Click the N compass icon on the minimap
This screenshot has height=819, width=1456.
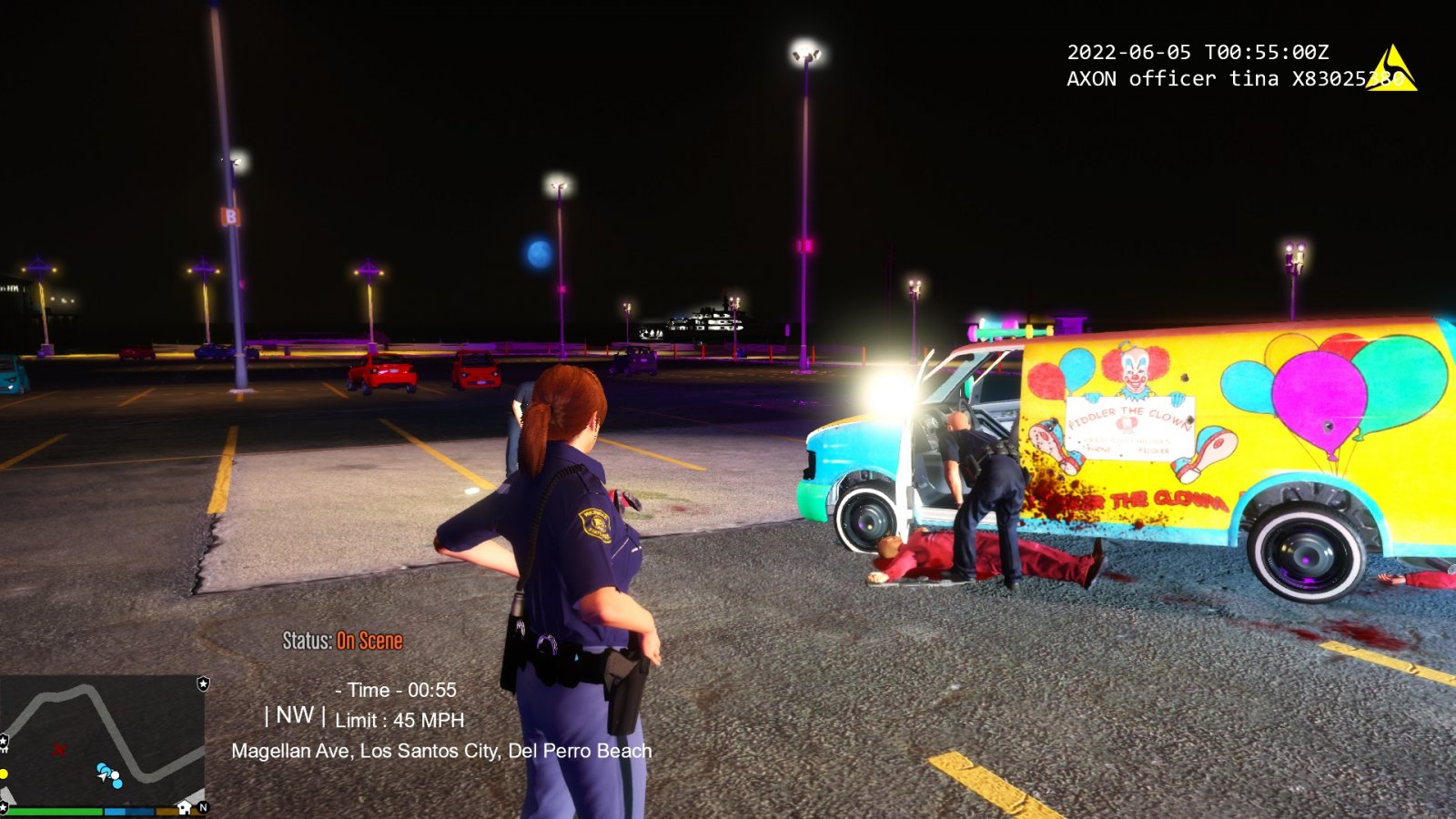coord(204,807)
